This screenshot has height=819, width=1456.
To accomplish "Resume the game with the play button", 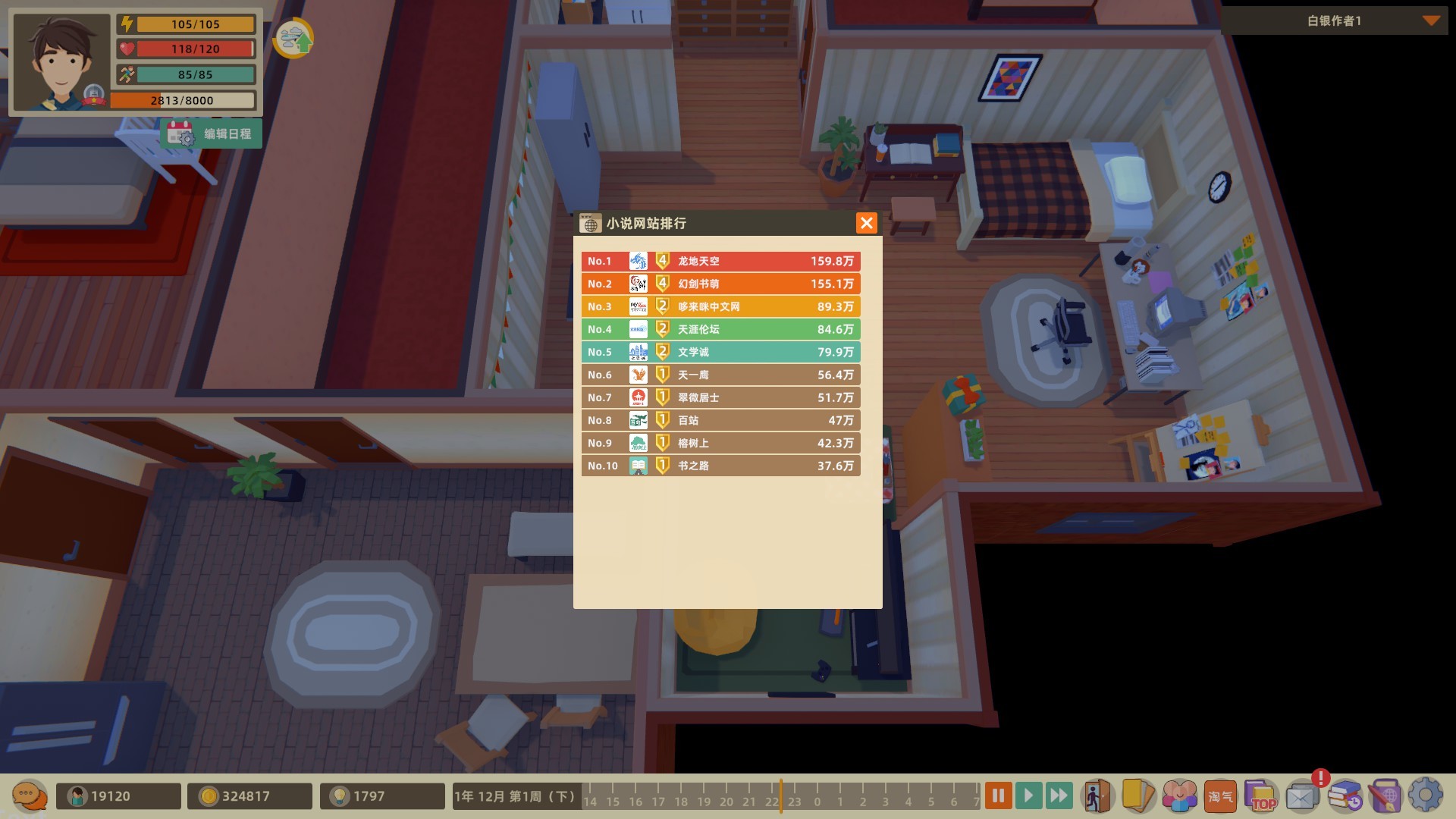I will click(1028, 795).
